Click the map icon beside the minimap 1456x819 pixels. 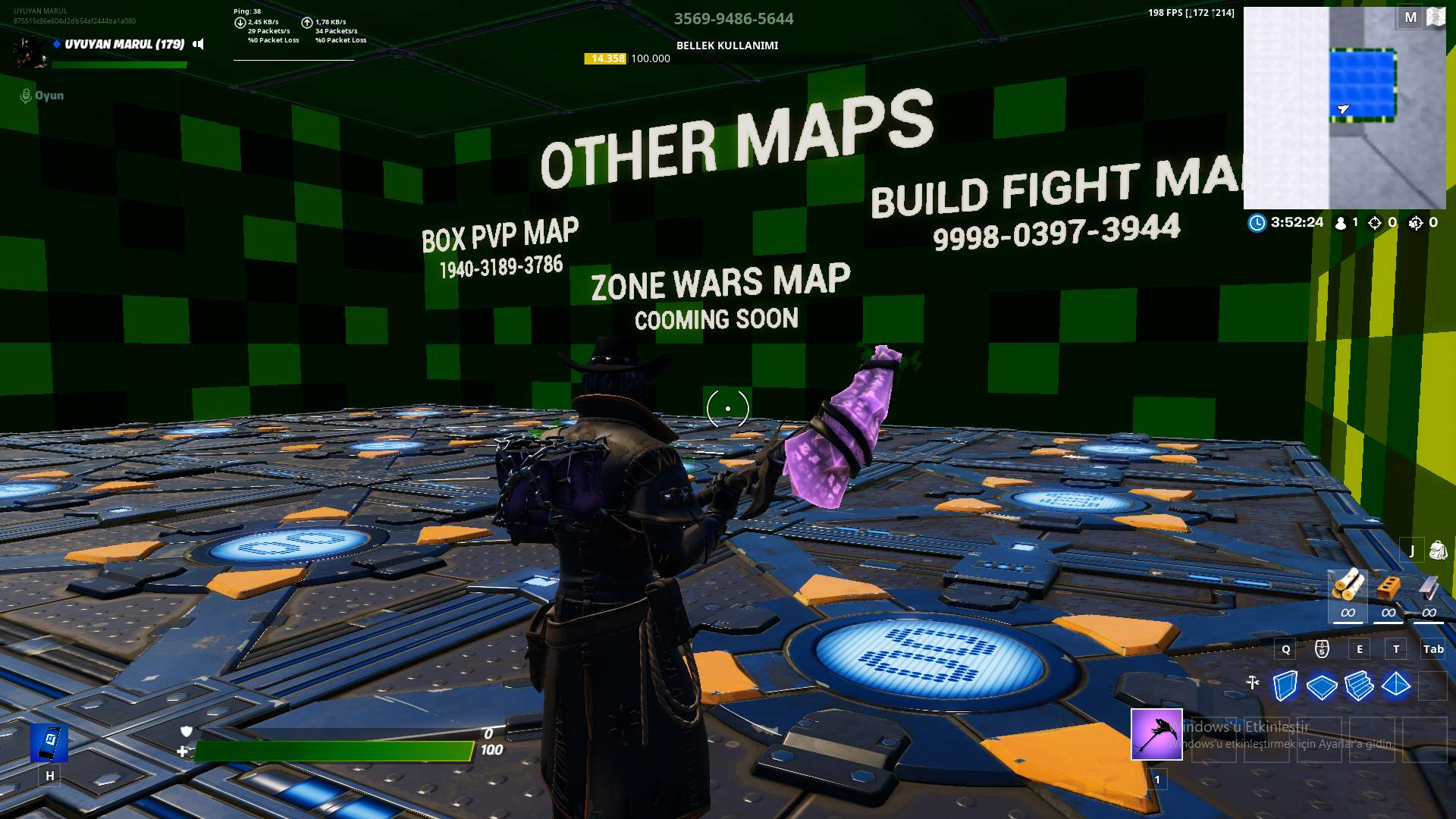coord(1436,15)
